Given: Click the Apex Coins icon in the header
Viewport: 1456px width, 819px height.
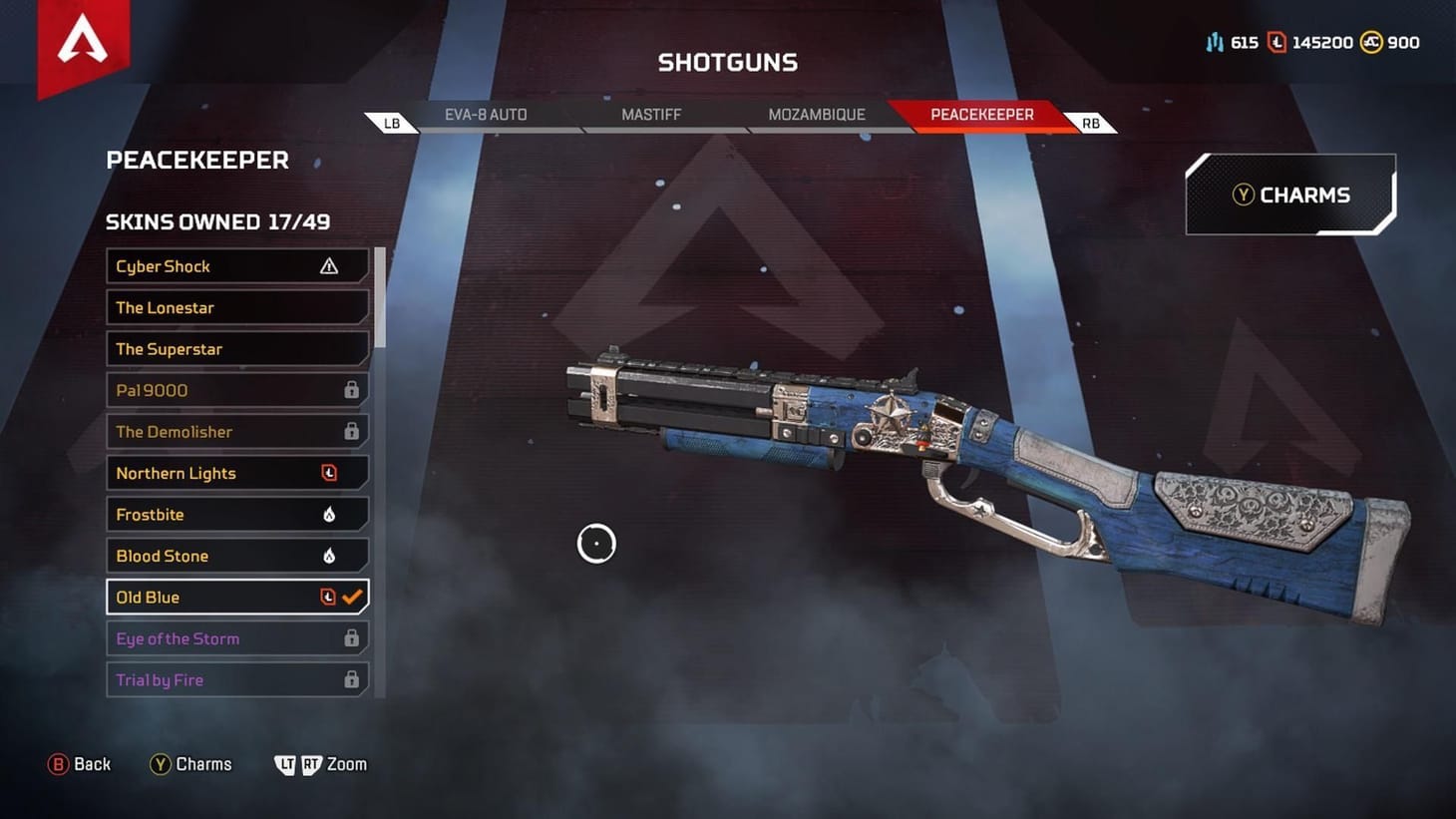Looking at the screenshot, I should 1369,42.
